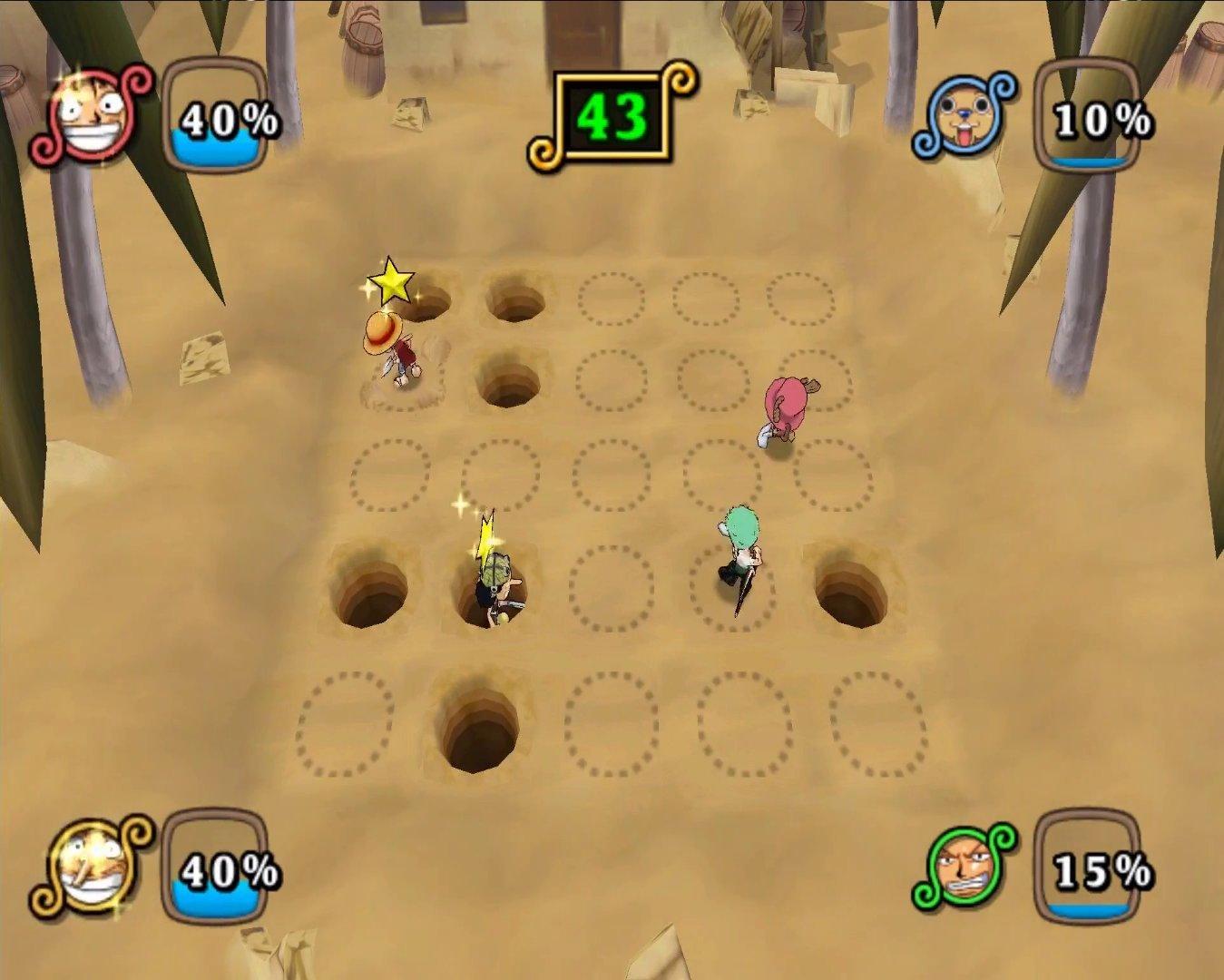The height and width of the screenshot is (980, 1224).
Task: Select the red Luffy player portrait icon
Action: [x=86, y=118]
